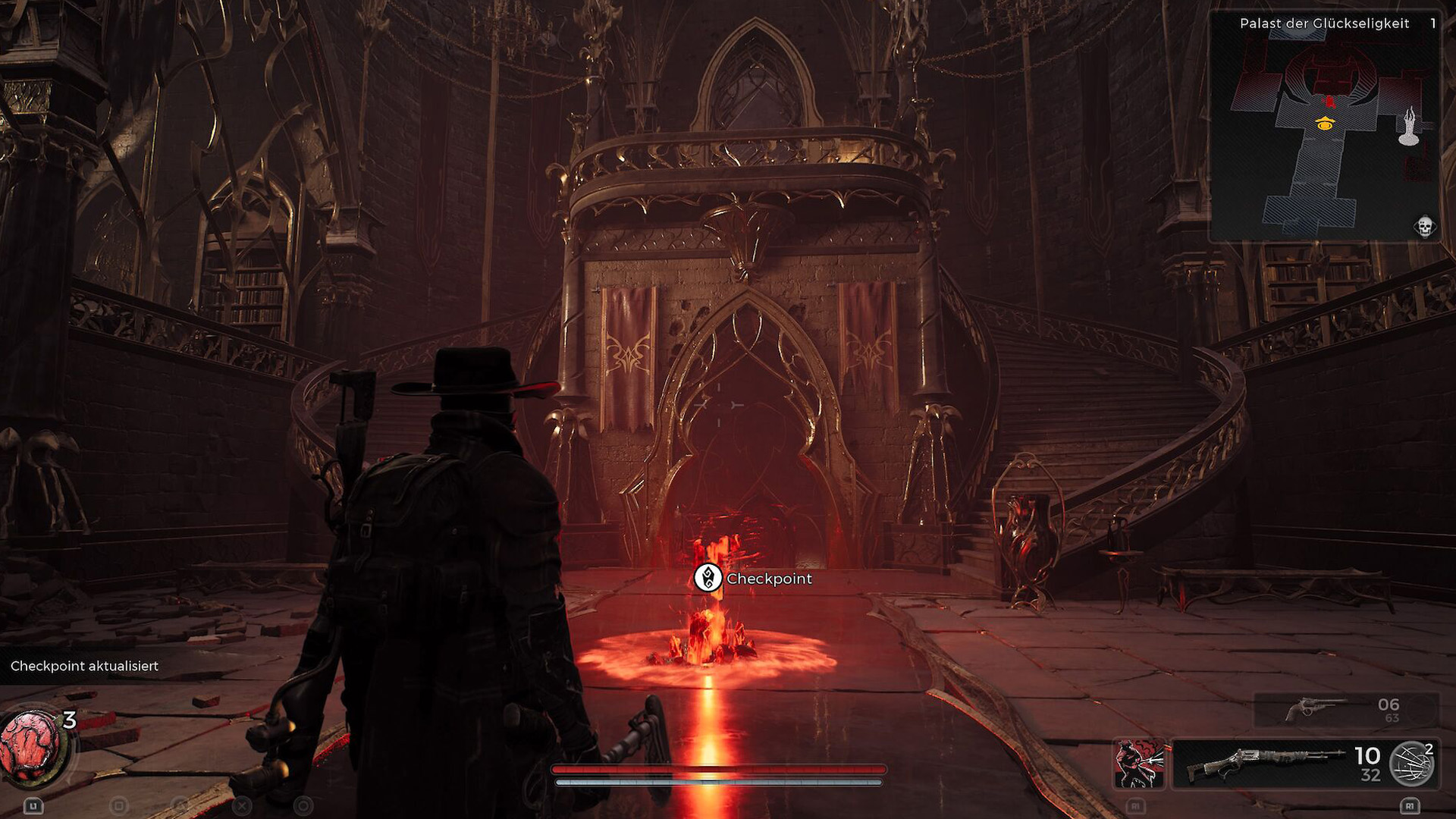Select the Checkpoint crystal marker icon
Screen dimensions: 1456x819
[708, 578]
